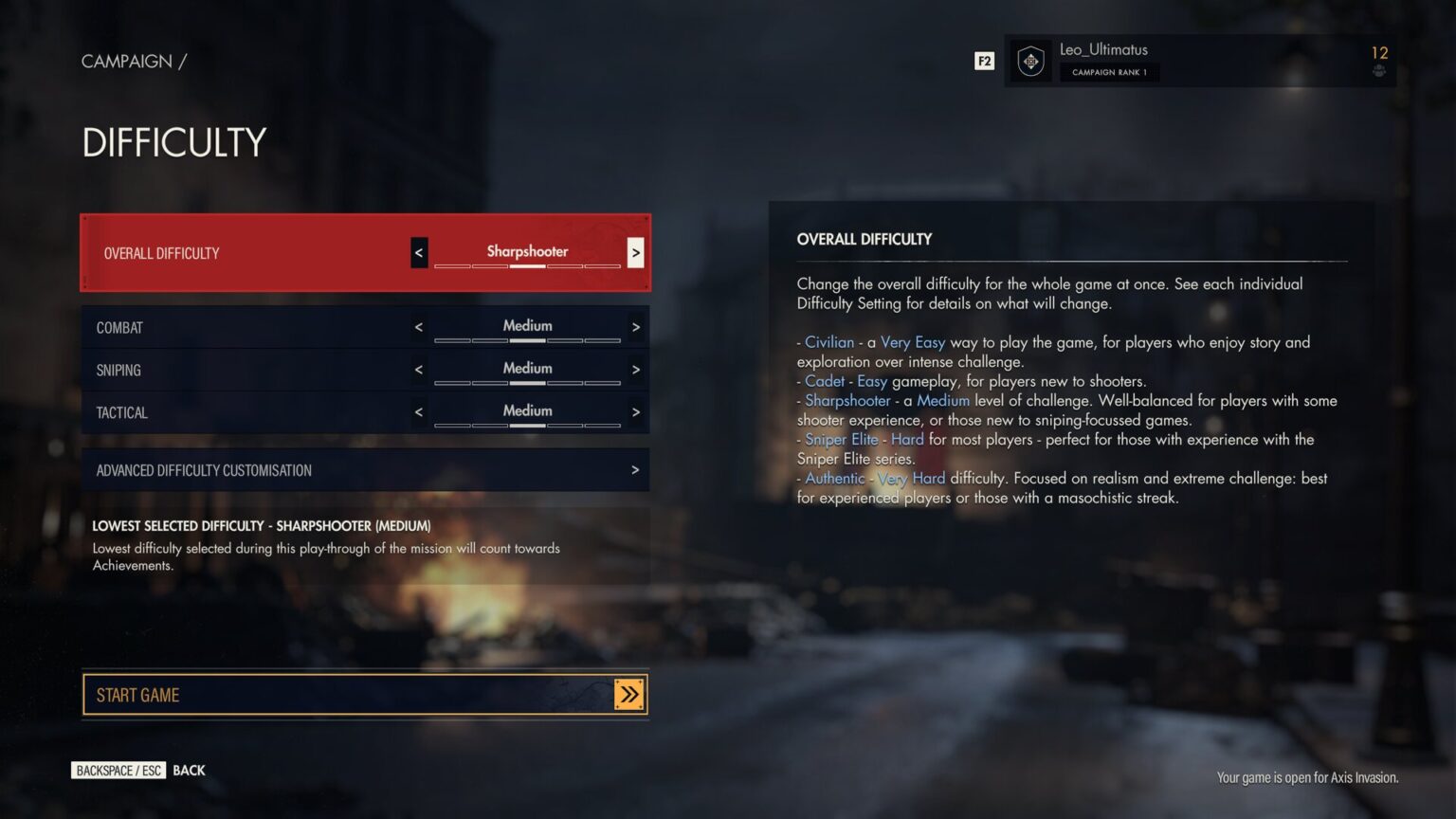Click the Medium slider under Sniping

point(527,382)
